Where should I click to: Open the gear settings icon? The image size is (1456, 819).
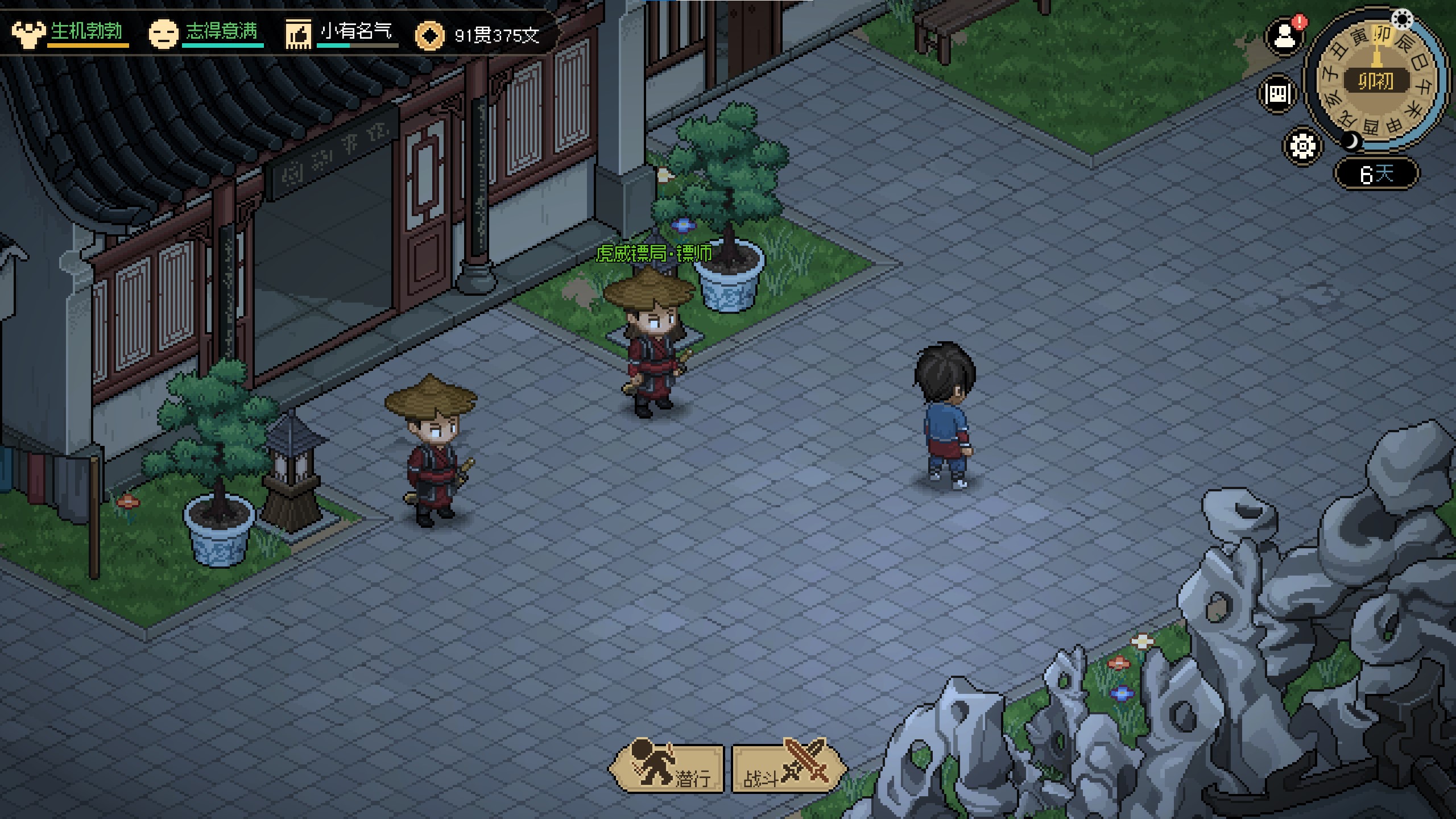tap(1302, 146)
